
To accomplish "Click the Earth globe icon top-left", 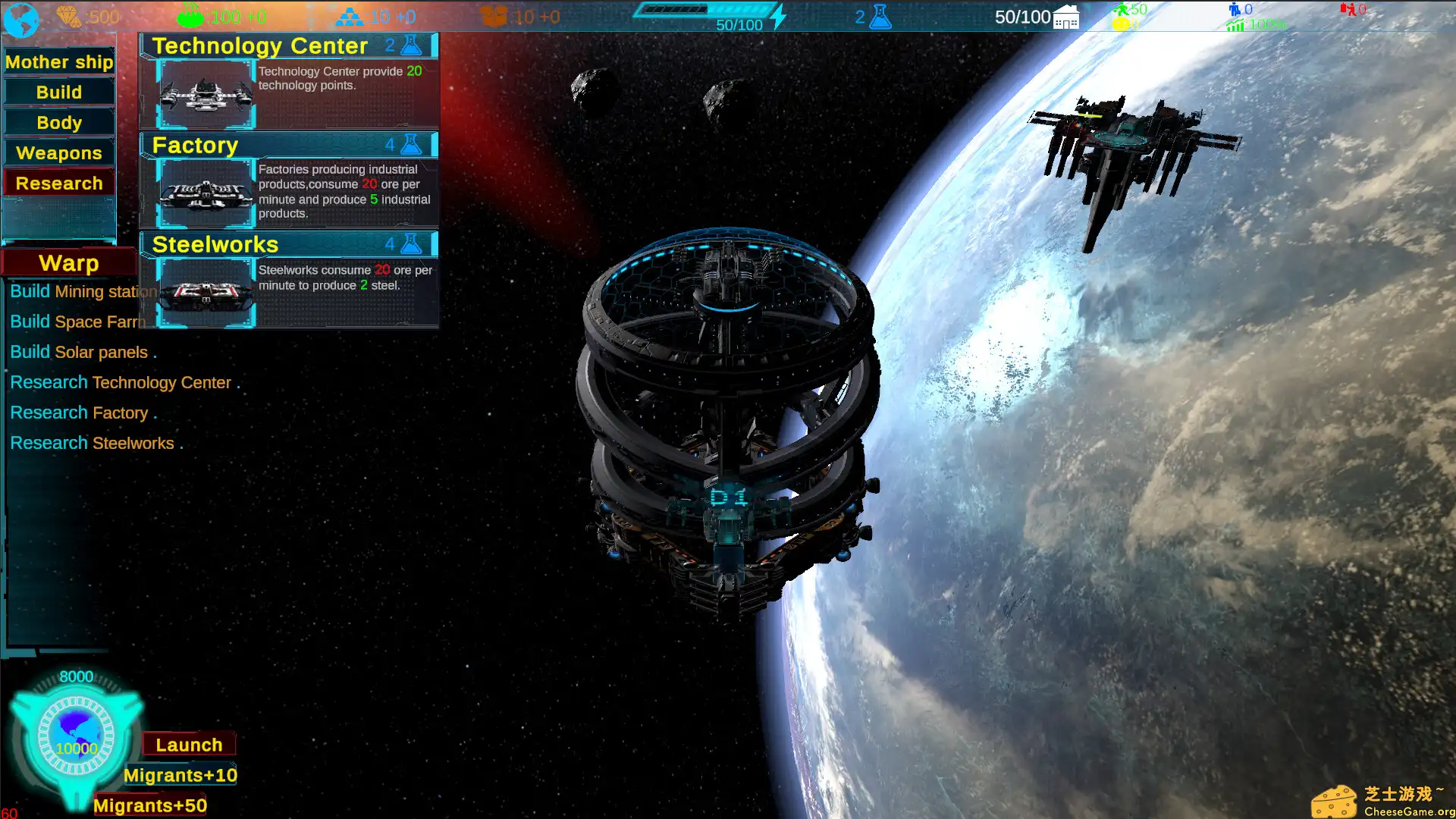I will point(20,18).
